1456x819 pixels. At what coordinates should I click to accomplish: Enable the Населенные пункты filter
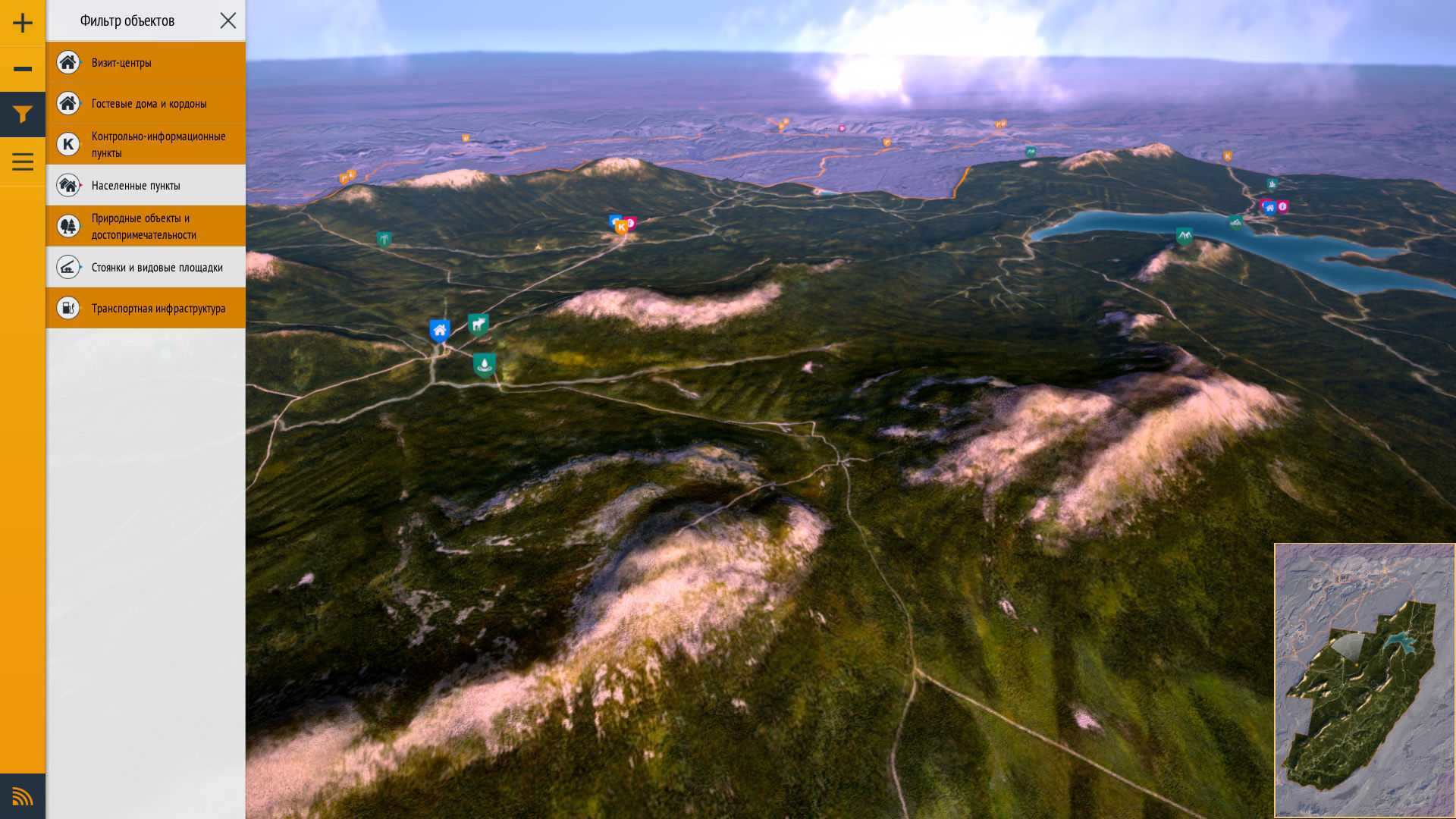[x=146, y=185]
